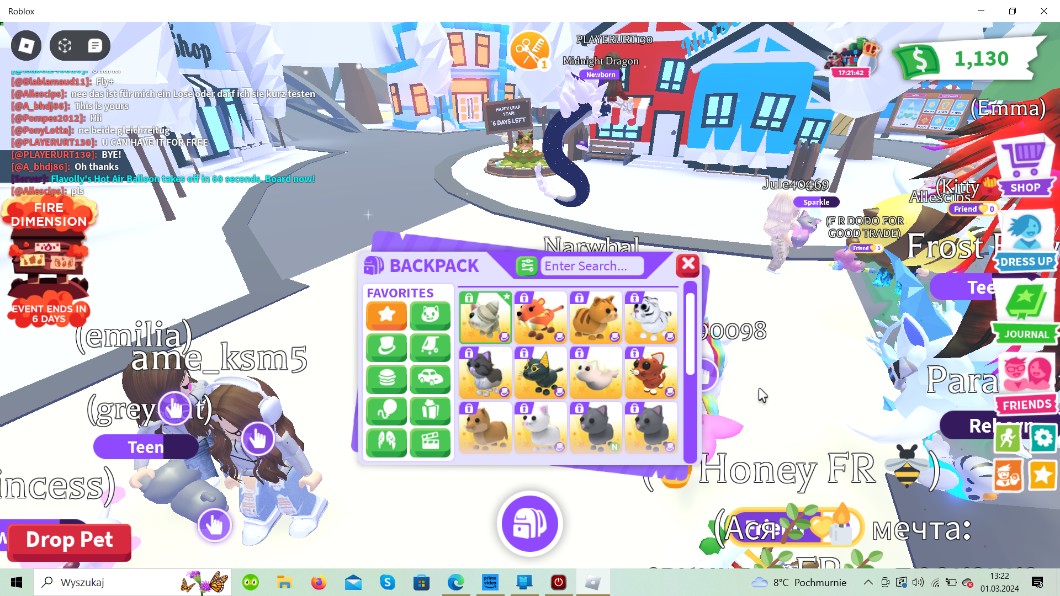Open the gifts category
1060x596 pixels.
click(x=430, y=412)
